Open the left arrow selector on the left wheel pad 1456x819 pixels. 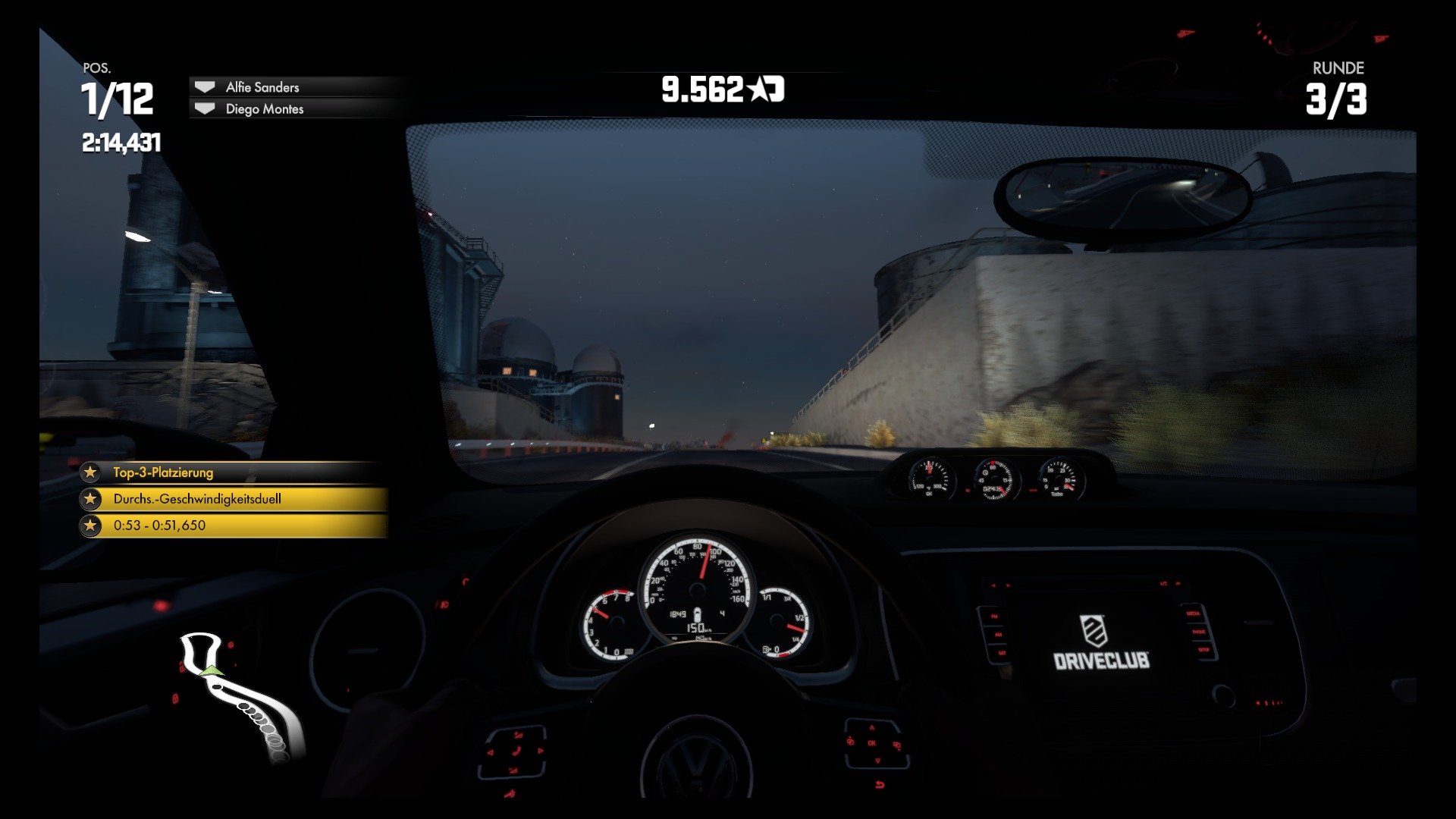[x=491, y=752]
